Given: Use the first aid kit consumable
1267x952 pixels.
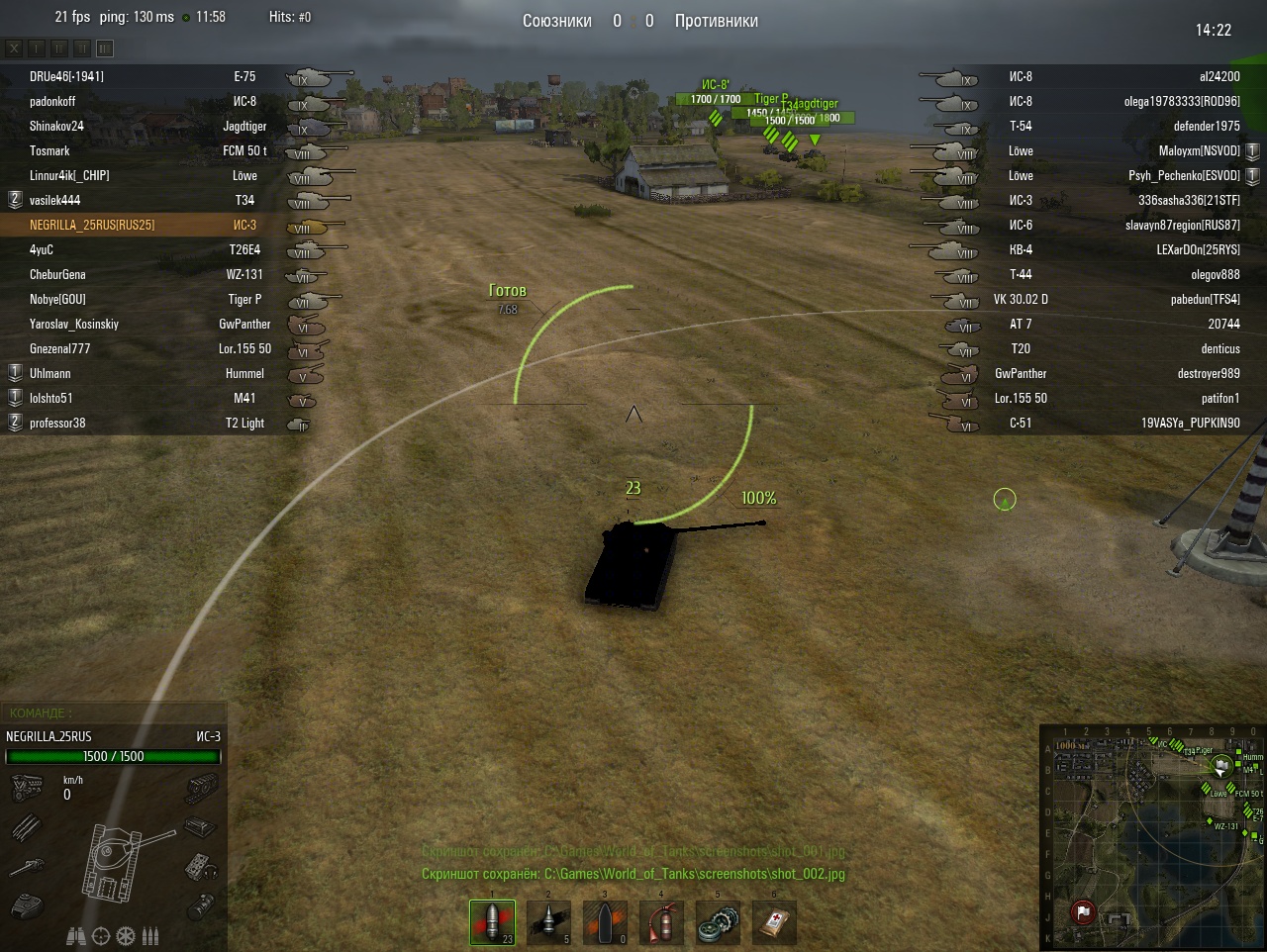Looking at the screenshot, I should click(x=774, y=922).
